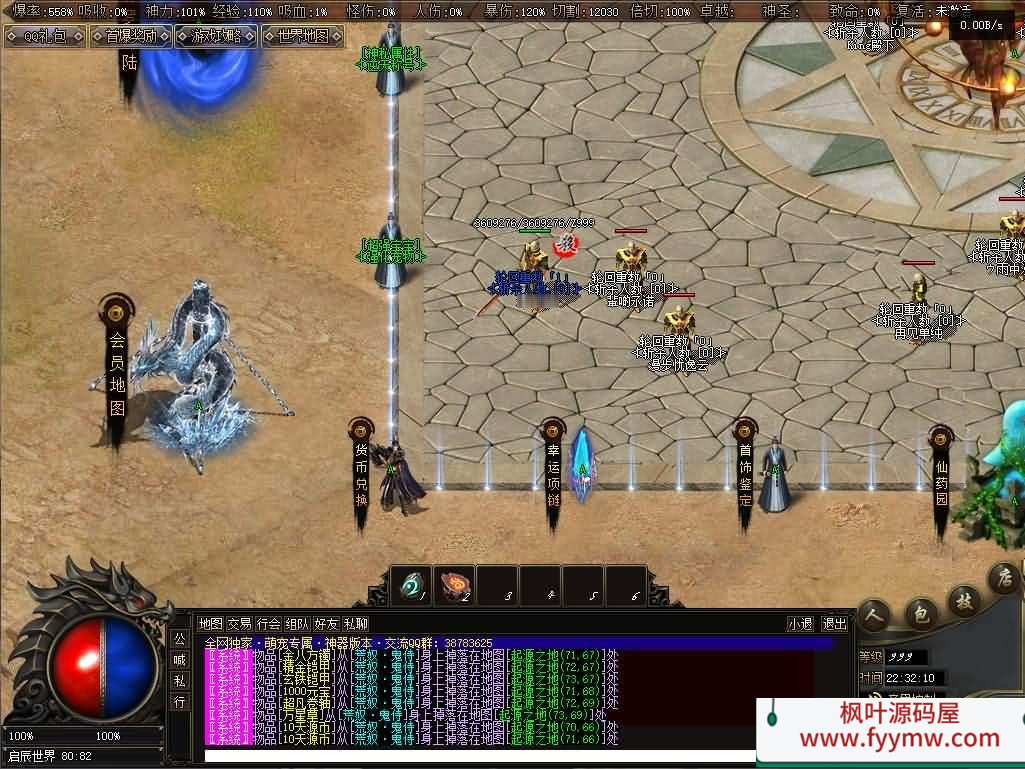The height and width of the screenshot is (769, 1025).
Task: Open the 私聊 private chat tab
Action: 355,623
